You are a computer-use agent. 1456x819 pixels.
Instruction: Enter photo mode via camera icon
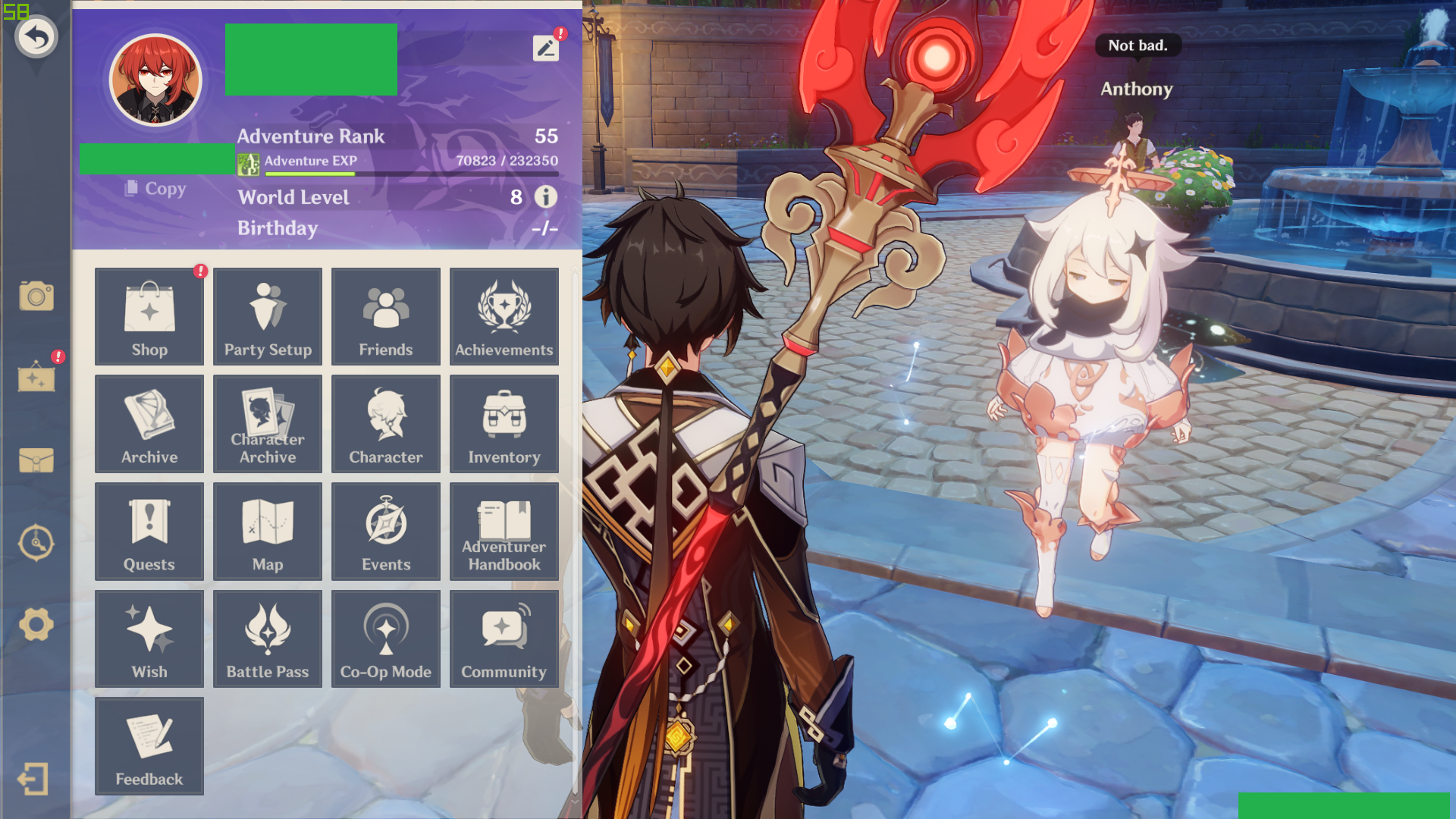coord(36,297)
